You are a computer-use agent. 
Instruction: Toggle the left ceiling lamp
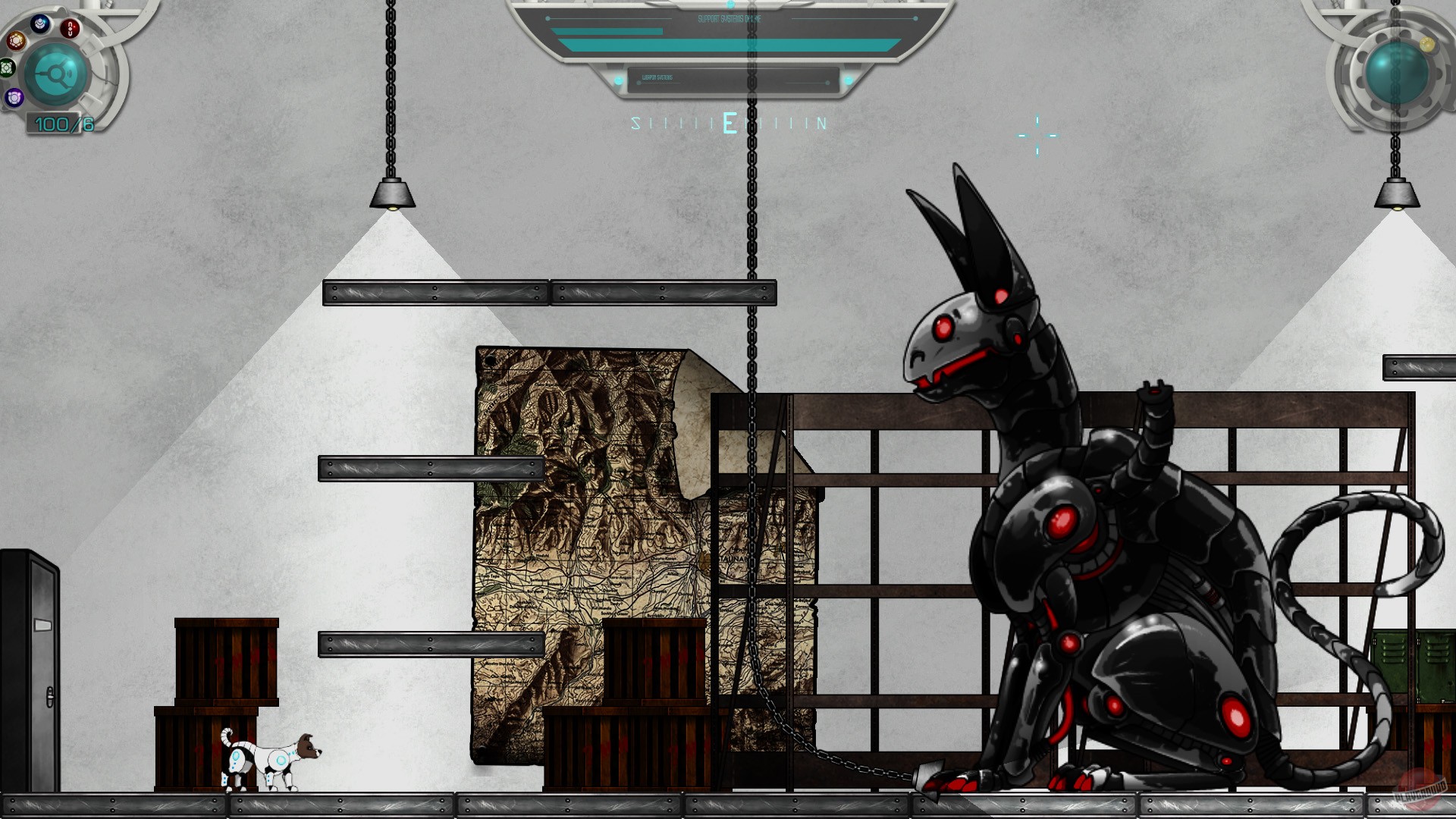(x=391, y=196)
